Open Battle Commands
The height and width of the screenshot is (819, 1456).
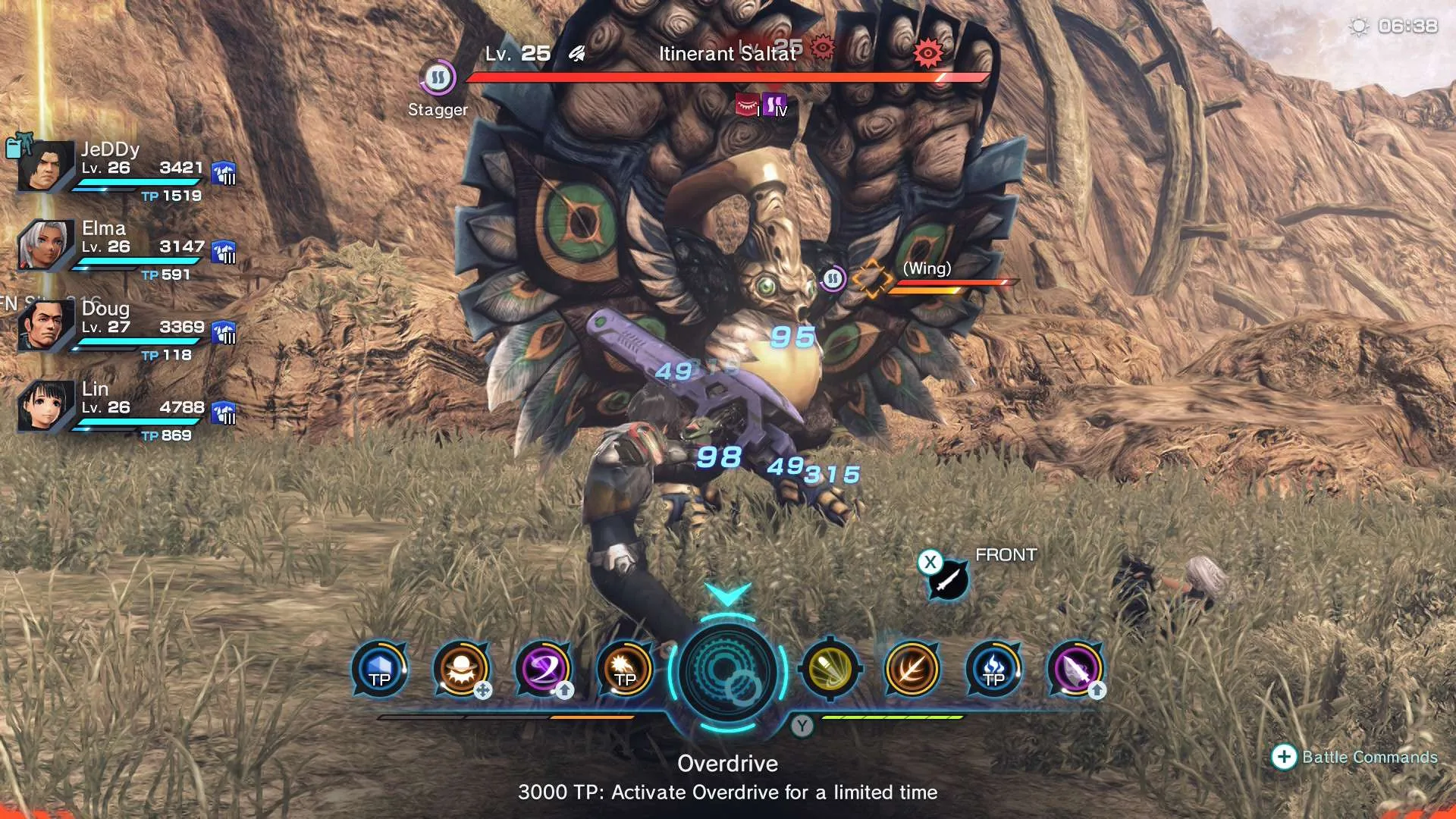click(x=1354, y=757)
